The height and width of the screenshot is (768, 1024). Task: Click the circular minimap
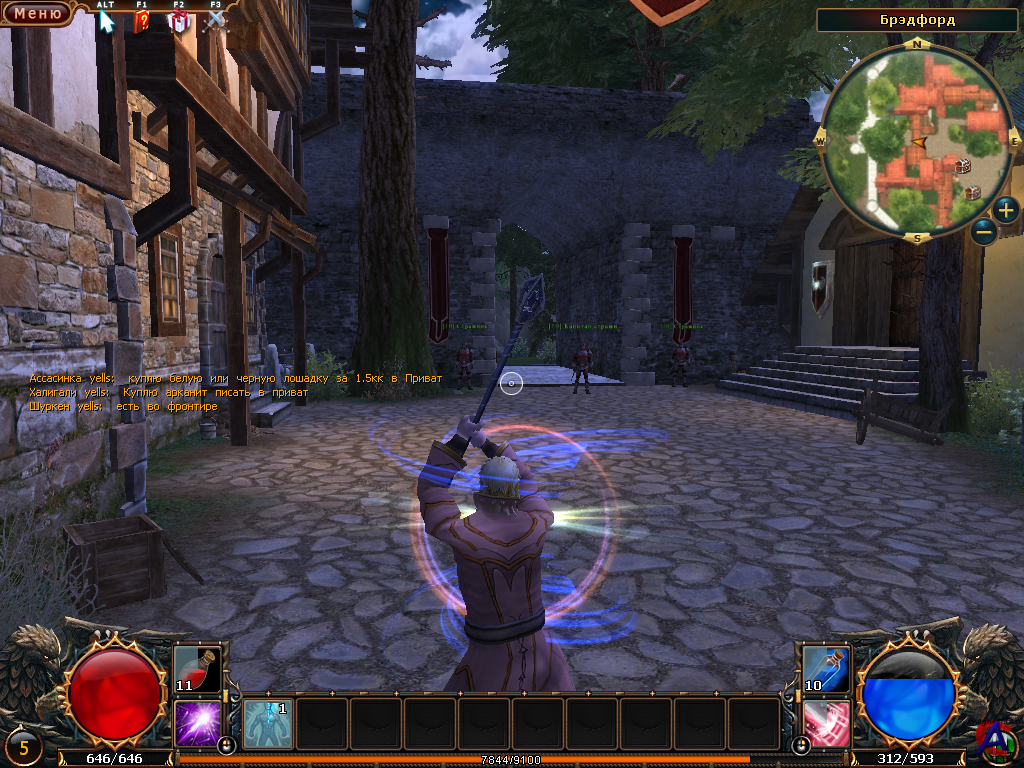[917, 142]
